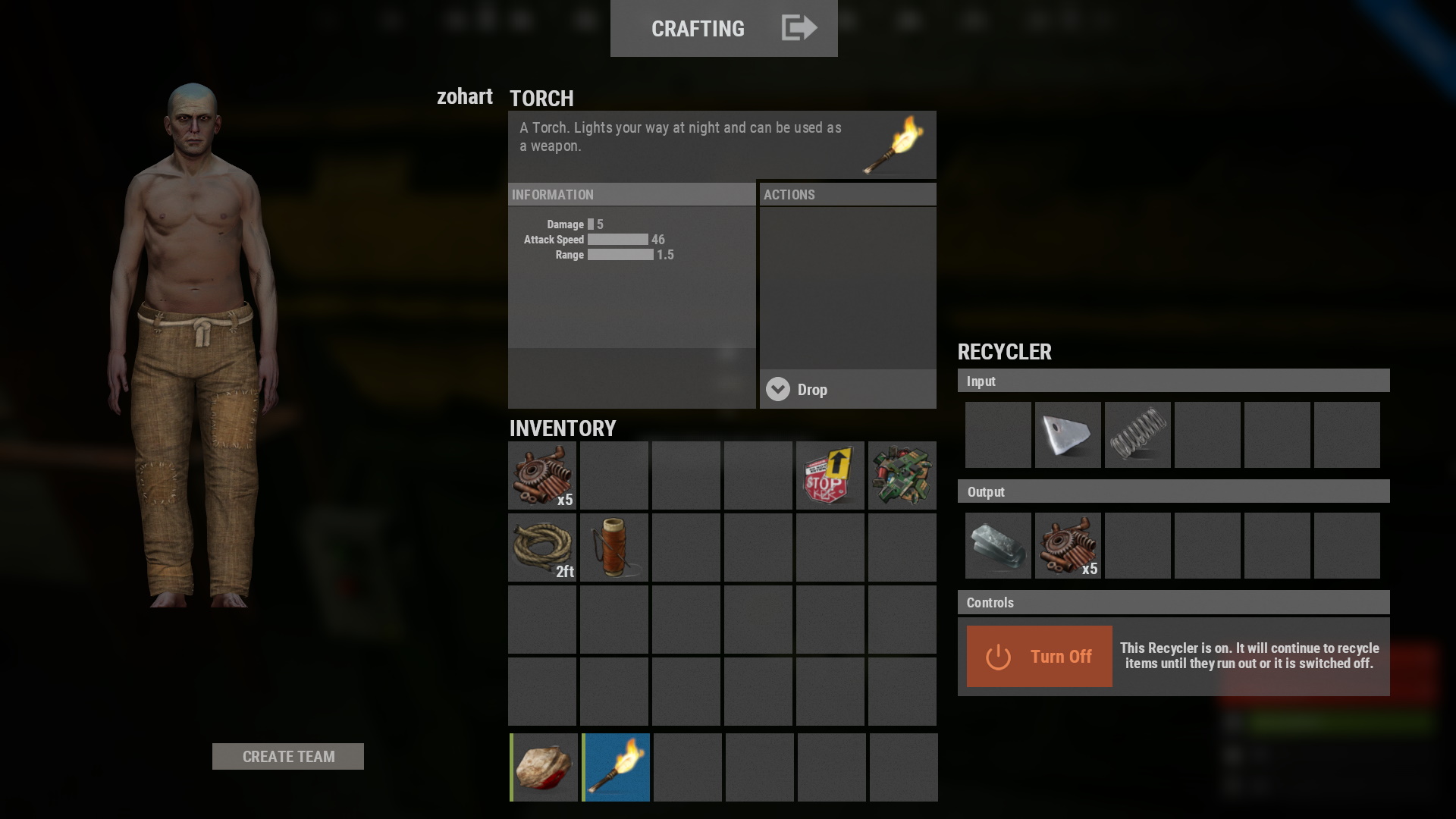Click the torch in the hotbar
The height and width of the screenshot is (819, 1456).
click(616, 767)
